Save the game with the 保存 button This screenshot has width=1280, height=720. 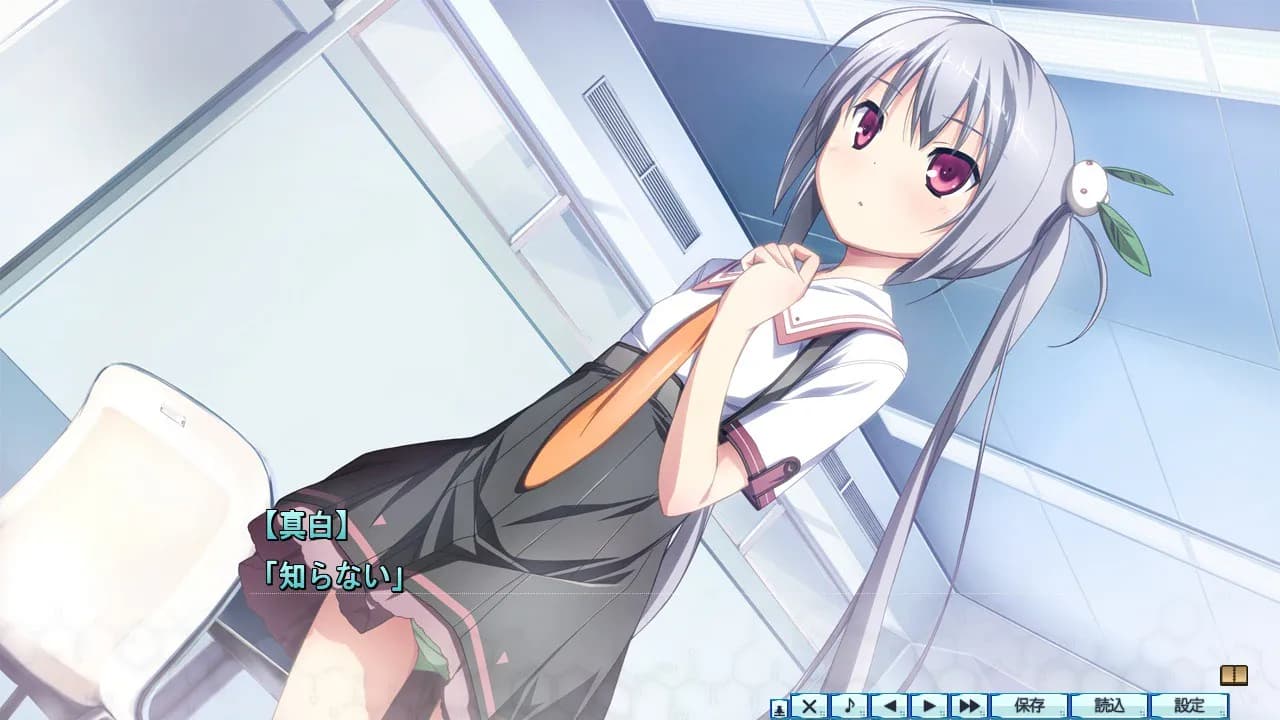1029,706
